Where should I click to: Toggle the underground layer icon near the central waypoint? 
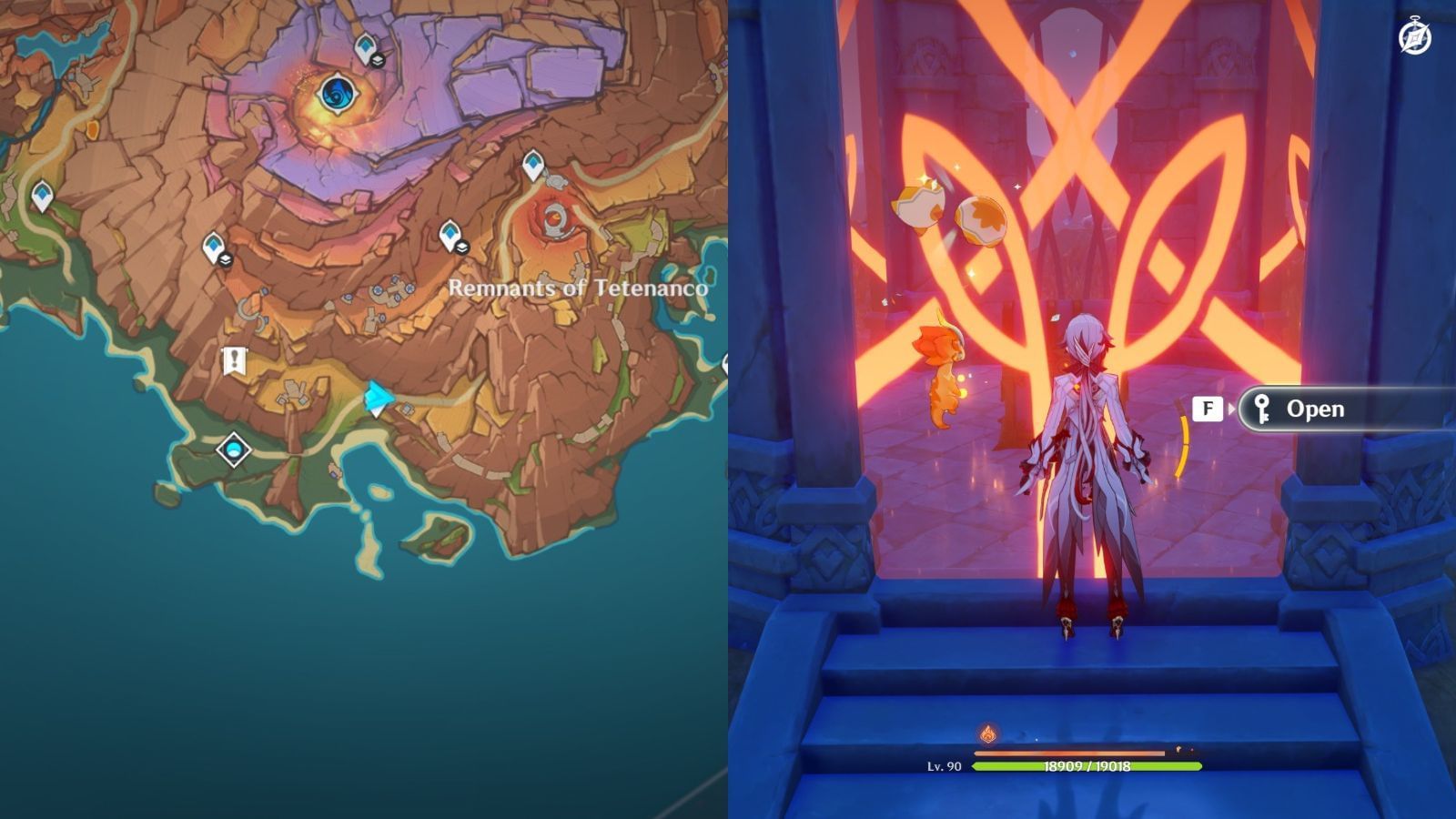(x=226, y=258)
